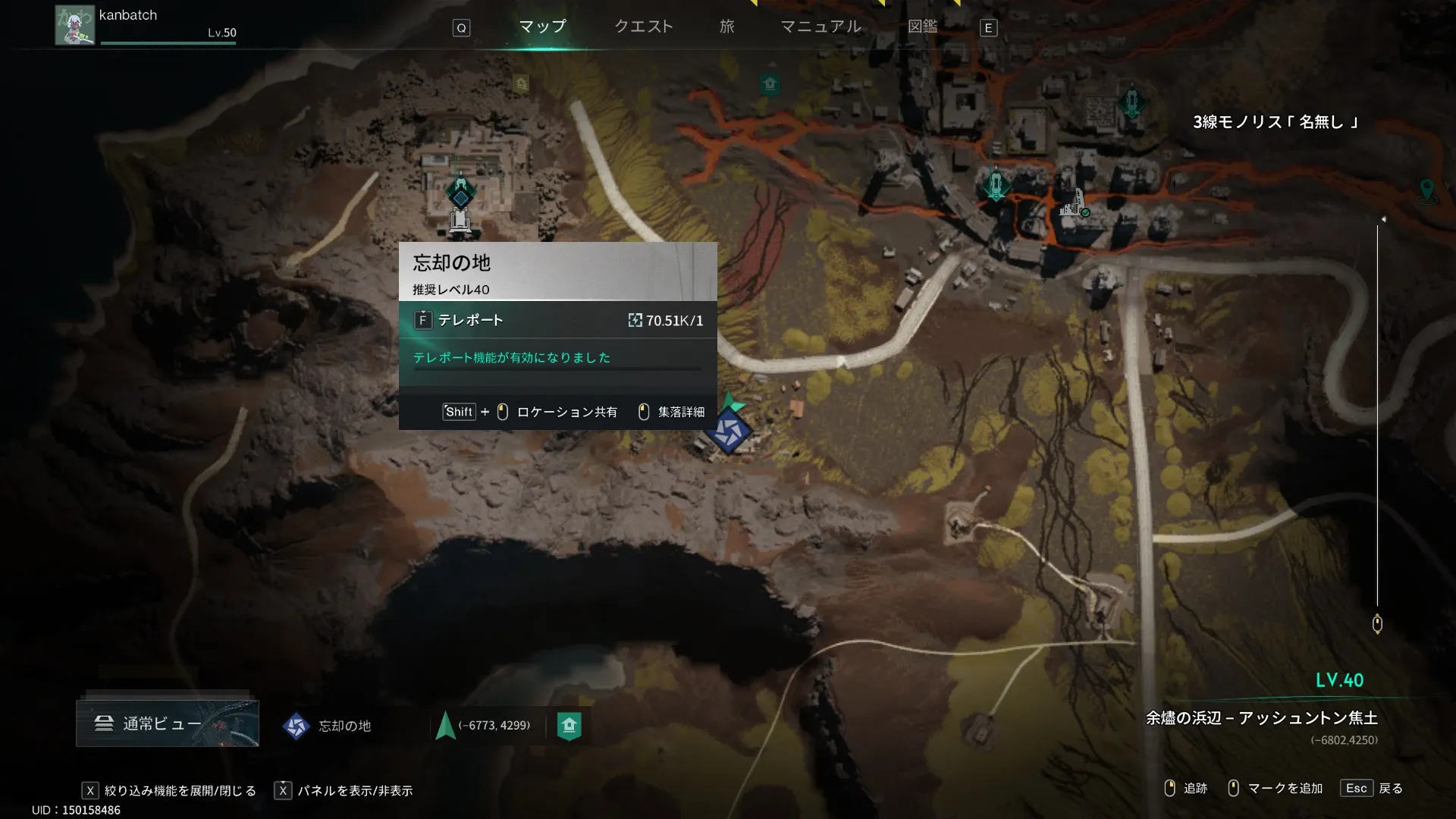The height and width of the screenshot is (819, 1456).
Task: Click the green location pin at right edge
Action: tap(1426, 190)
